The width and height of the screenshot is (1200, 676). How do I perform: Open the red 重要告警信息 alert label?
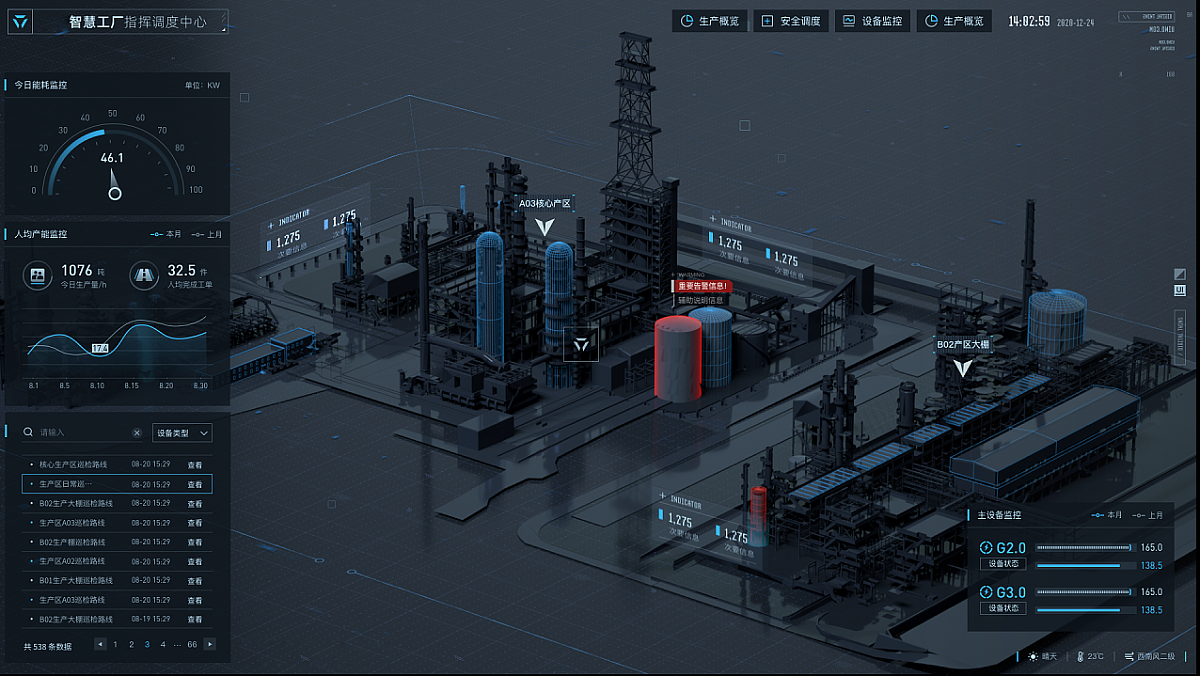click(702, 286)
